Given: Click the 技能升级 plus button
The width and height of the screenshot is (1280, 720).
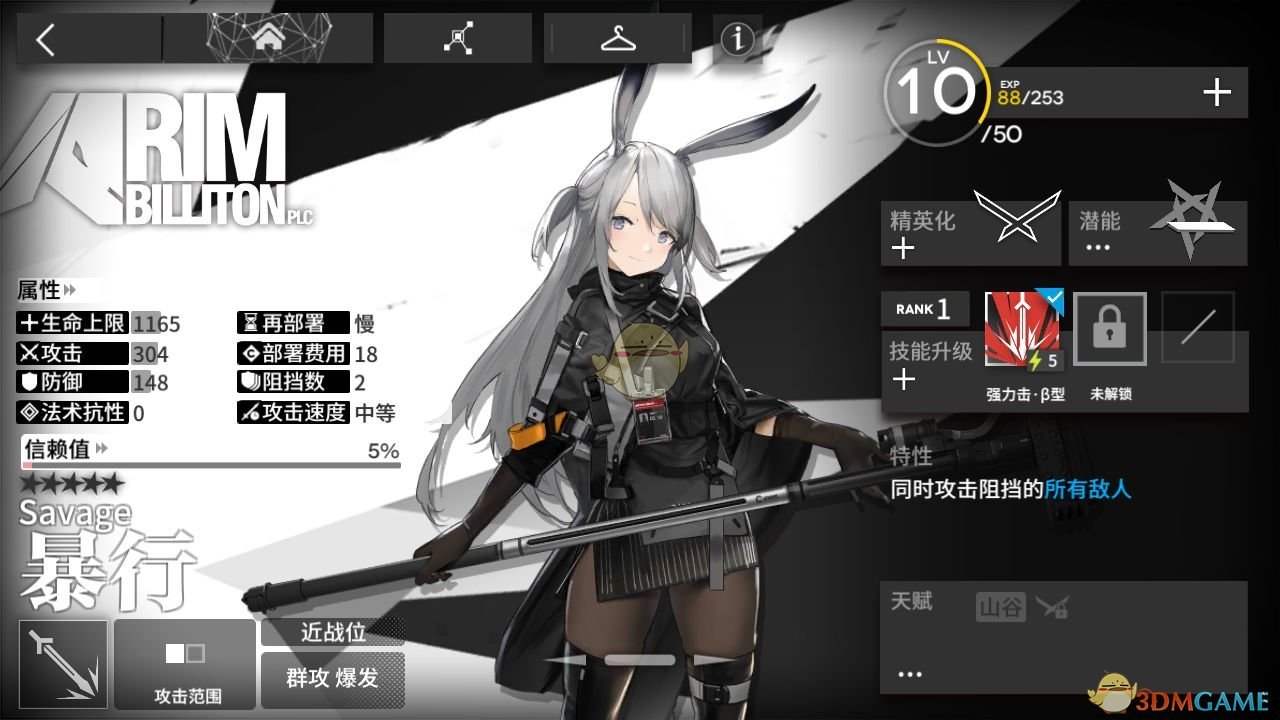Looking at the screenshot, I should (x=903, y=378).
